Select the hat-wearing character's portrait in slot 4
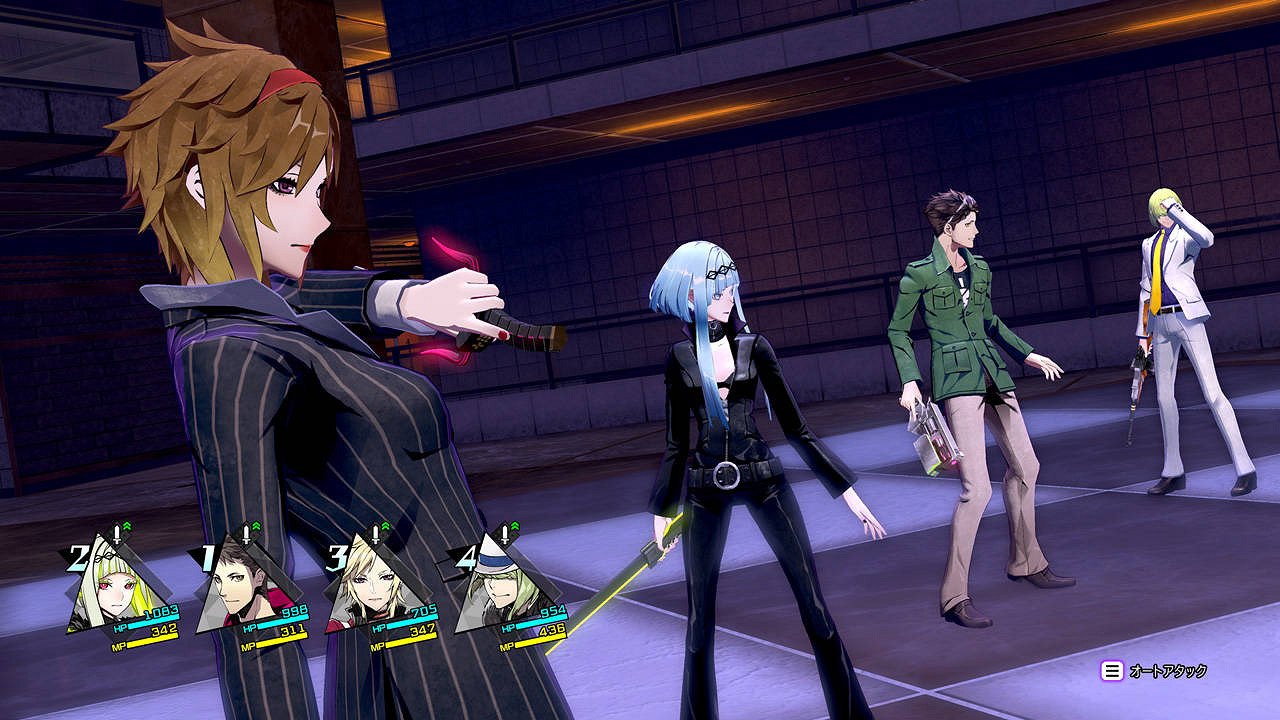The width and height of the screenshot is (1280, 720). (x=501, y=587)
